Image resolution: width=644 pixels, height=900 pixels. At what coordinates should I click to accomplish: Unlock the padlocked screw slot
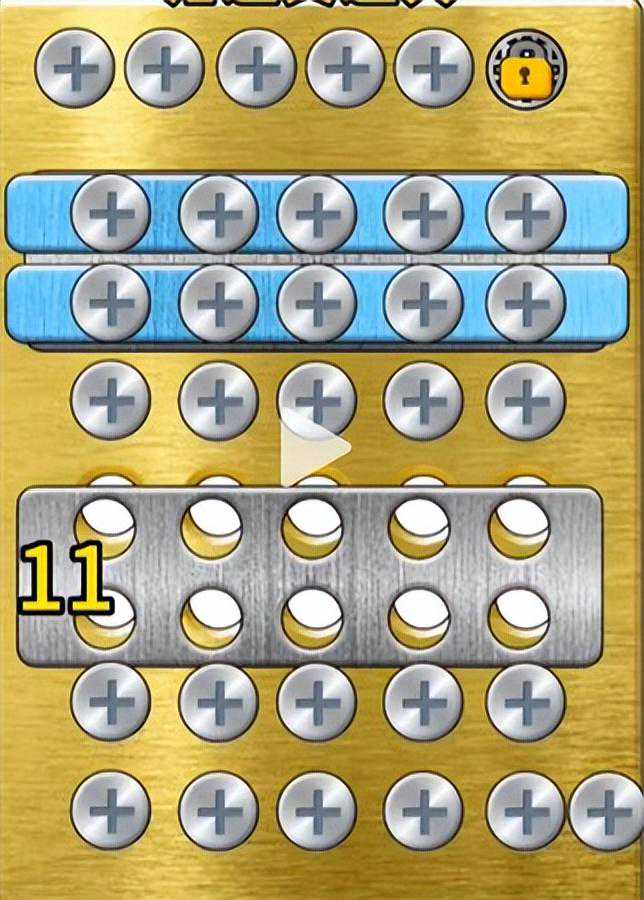(525, 69)
